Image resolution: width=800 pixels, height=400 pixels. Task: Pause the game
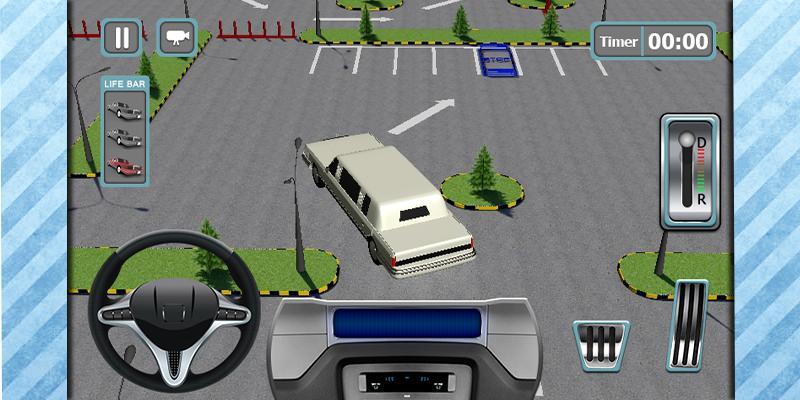122,38
